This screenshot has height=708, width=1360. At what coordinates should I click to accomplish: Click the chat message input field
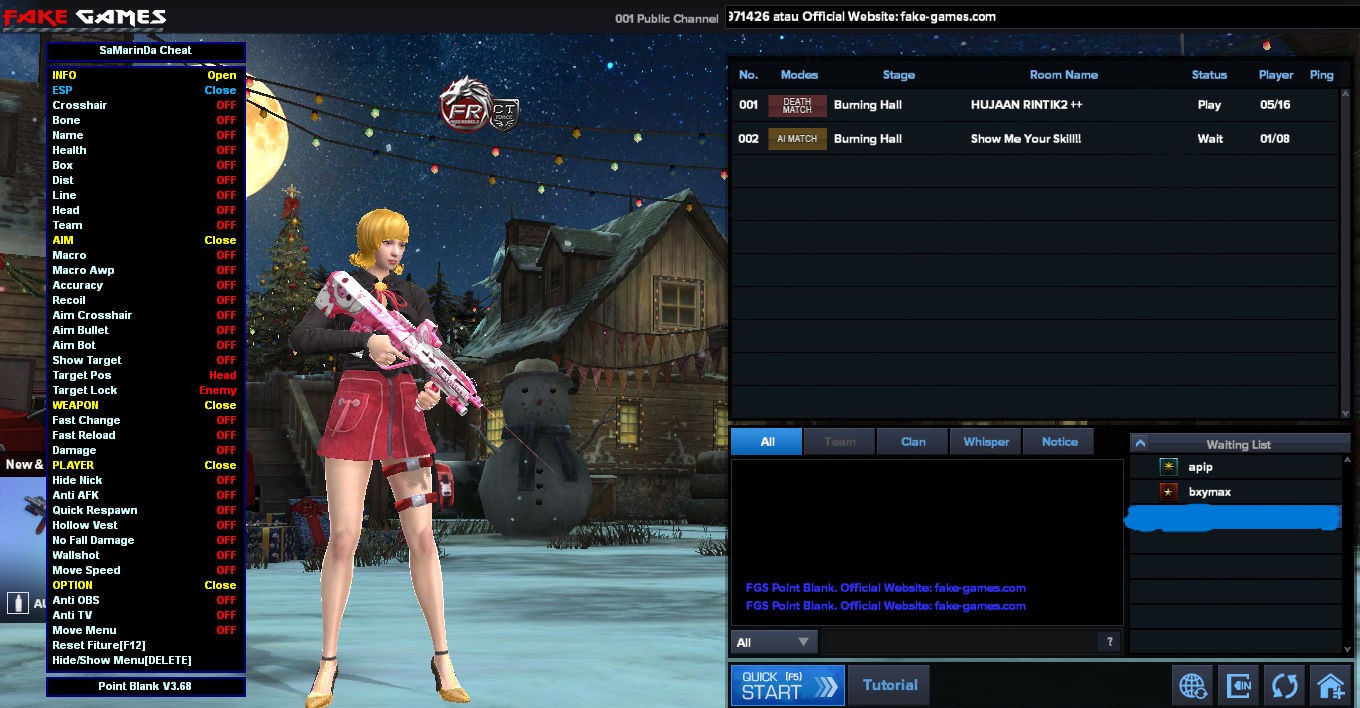point(958,642)
